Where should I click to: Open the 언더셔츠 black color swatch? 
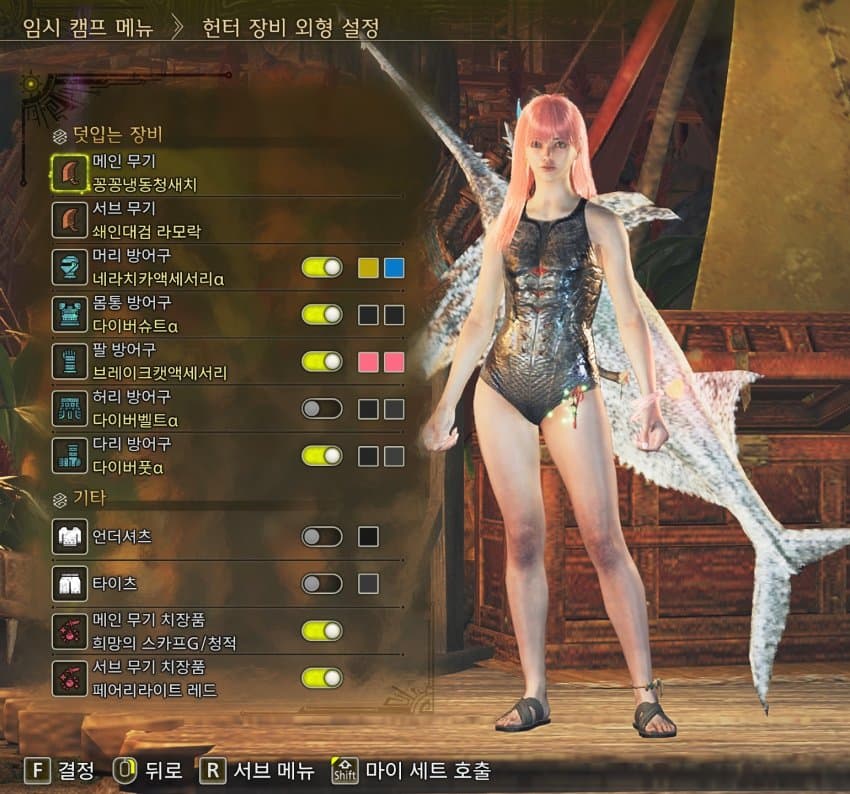point(368,536)
